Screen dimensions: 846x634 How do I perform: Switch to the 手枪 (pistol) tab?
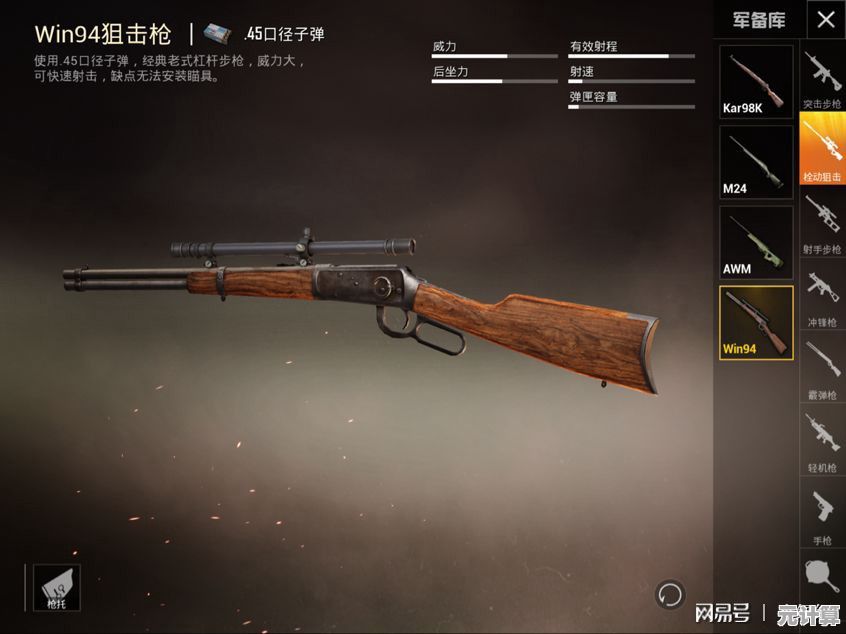822,514
